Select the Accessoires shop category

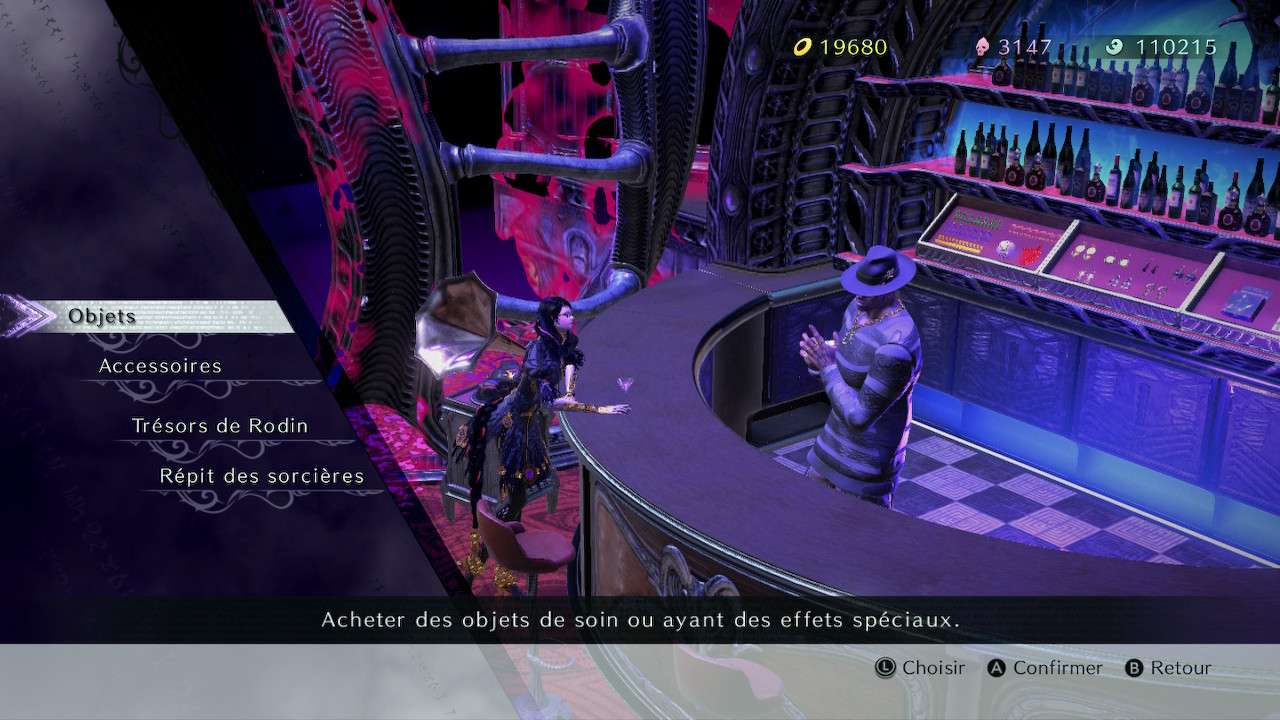(x=160, y=366)
